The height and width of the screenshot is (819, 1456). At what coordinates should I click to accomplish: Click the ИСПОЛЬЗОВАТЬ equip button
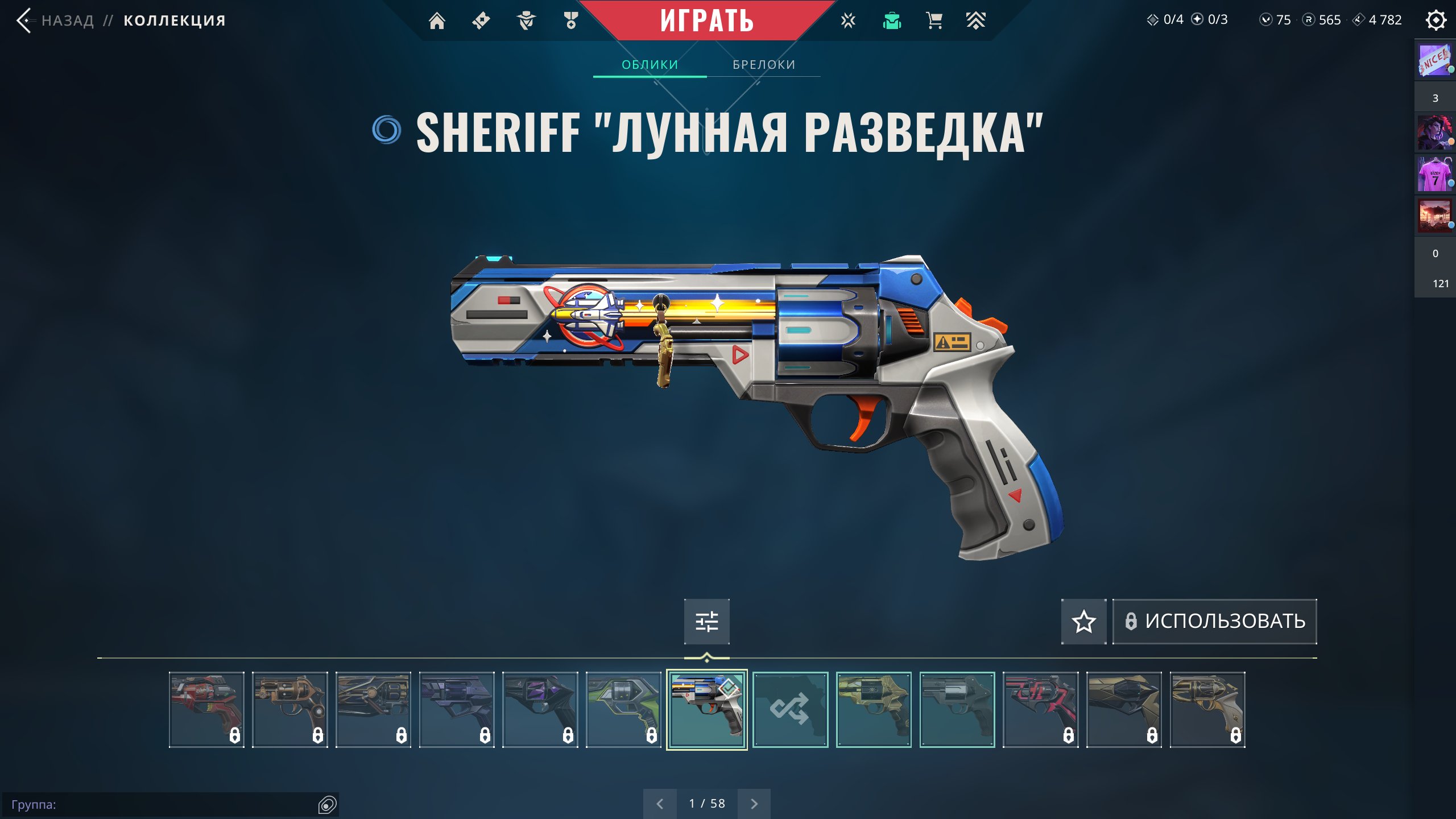pos(1215,621)
